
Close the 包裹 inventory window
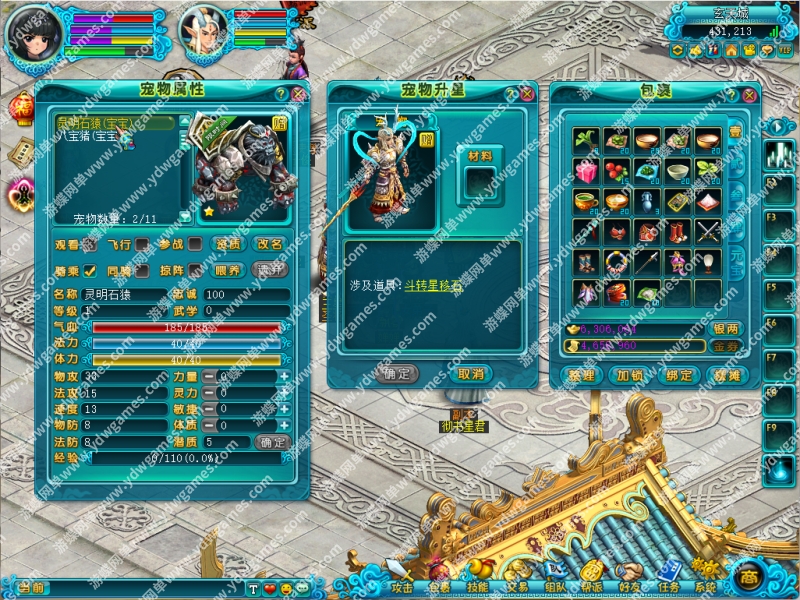click(748, 95)
